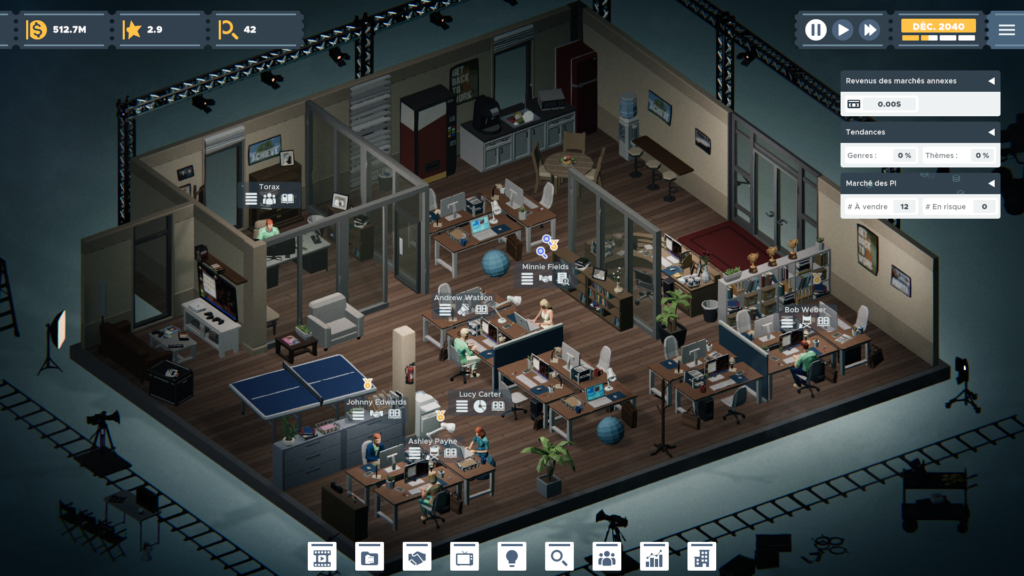This screenshot has width=1024, height=576.
Task: Pause the game time
Action: pos(816,30)
